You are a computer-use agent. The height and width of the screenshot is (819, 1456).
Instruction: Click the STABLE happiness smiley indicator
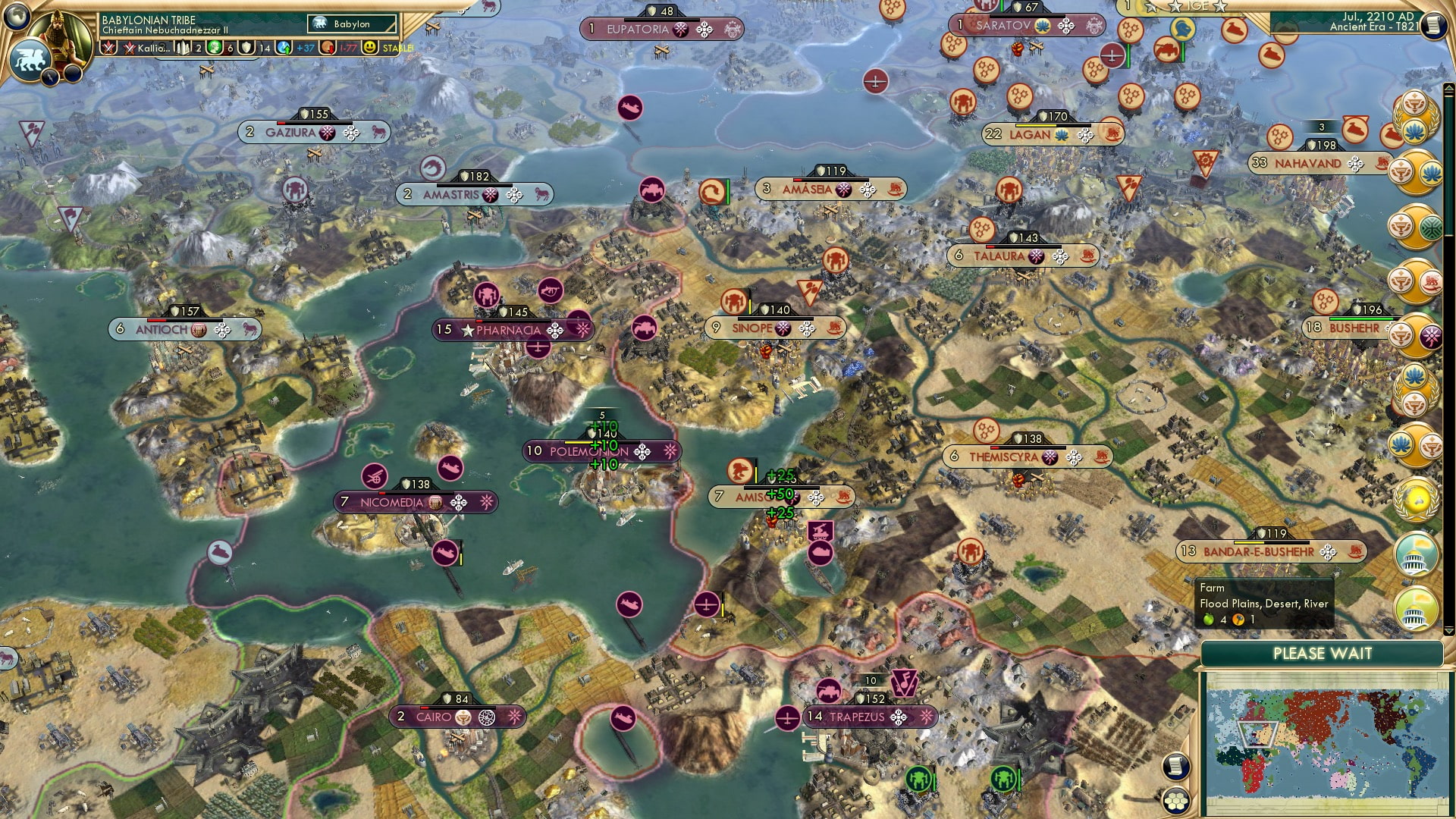(x=371, y=47)
